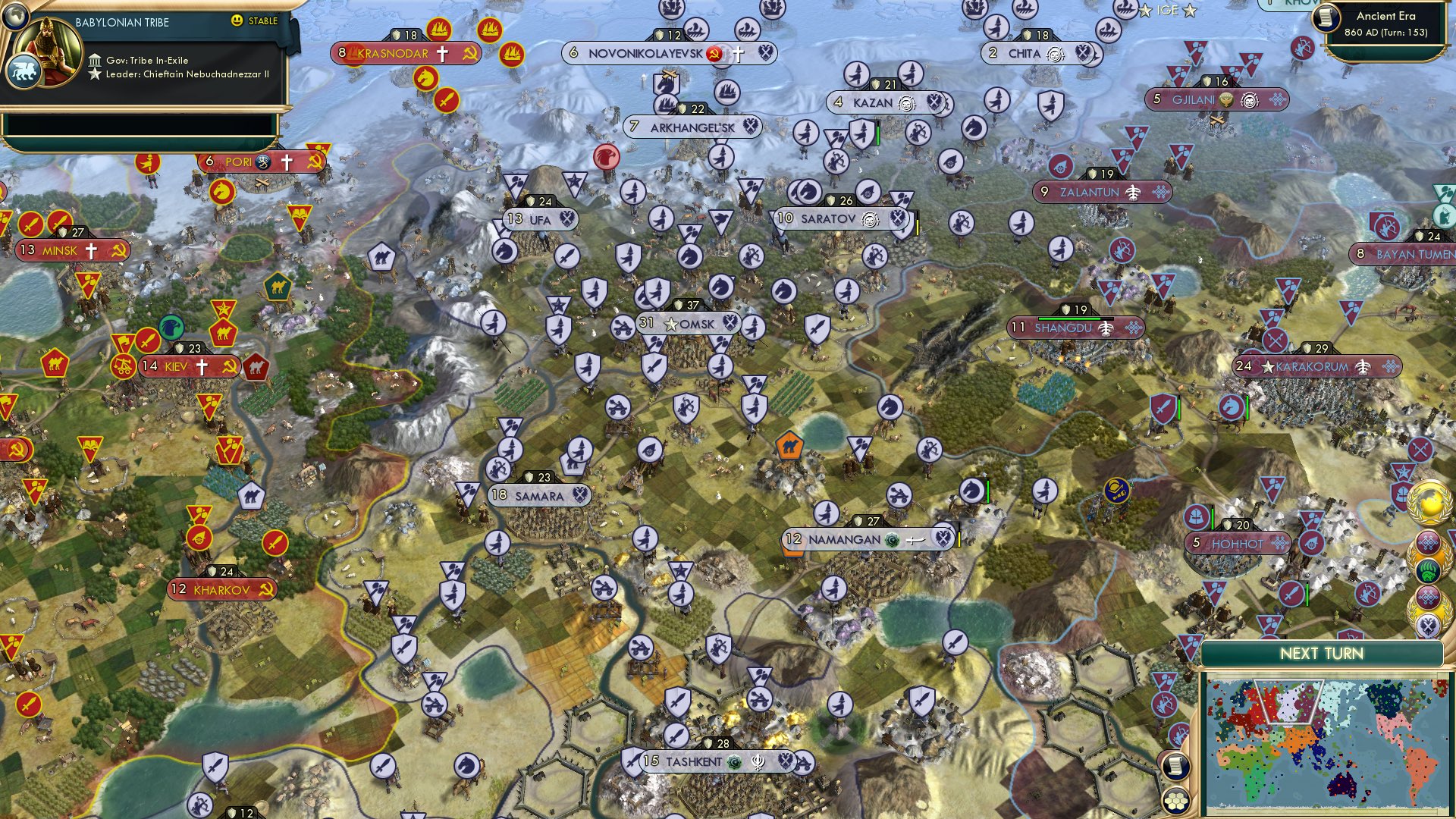Select a horseman unit flag near Karakorum
1456x819 pixels.
click(x=1232, y=407)
